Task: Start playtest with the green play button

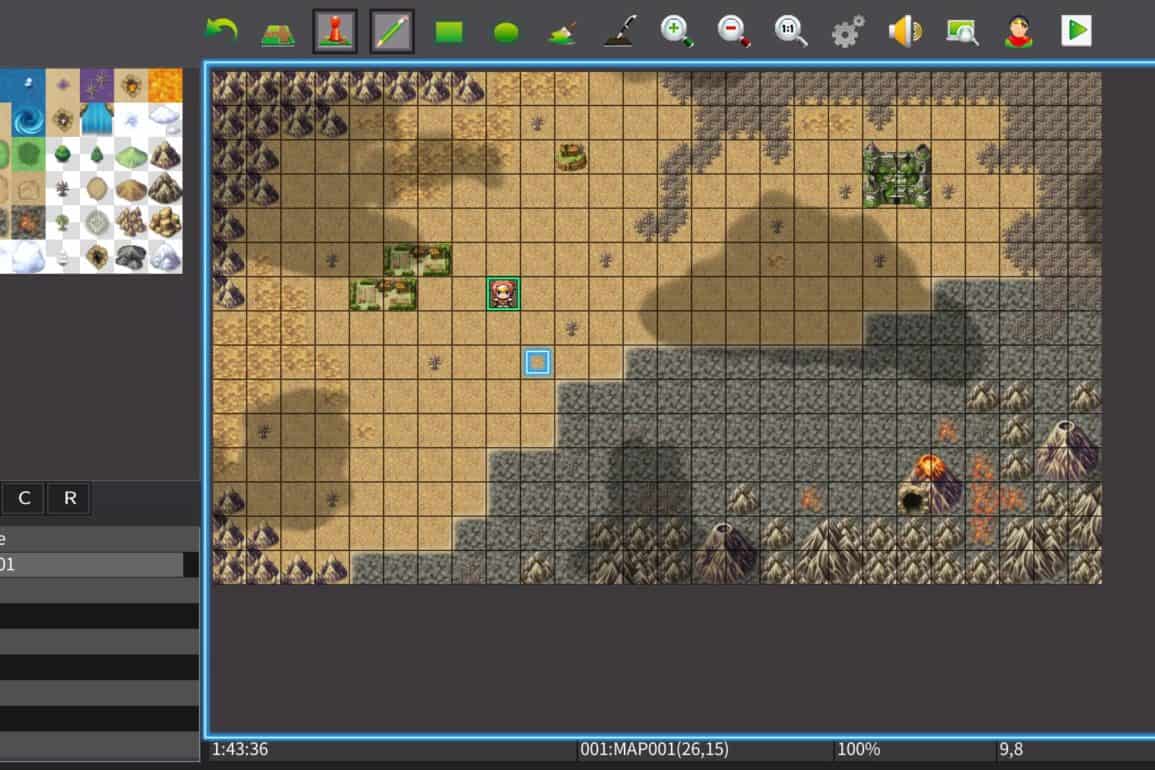Action: click(x=1076, y=31)
